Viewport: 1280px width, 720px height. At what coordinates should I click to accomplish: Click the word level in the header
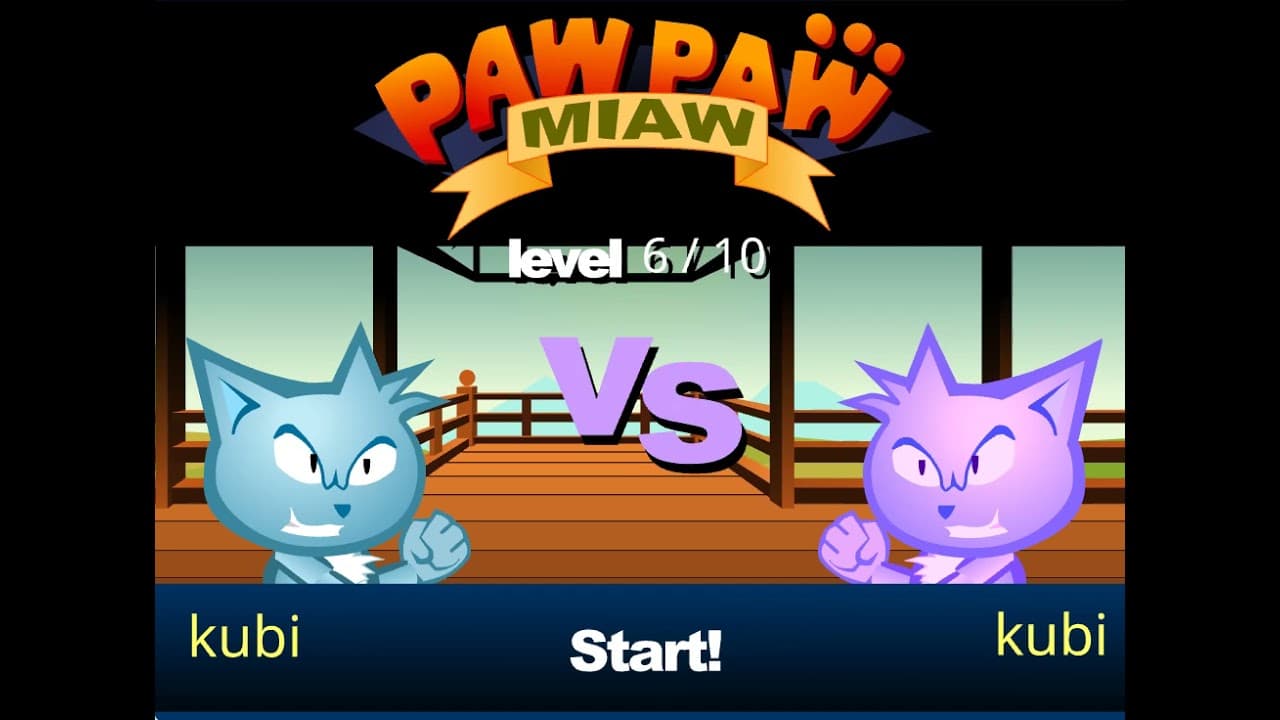pyautogui.click(x=562, y=260)
